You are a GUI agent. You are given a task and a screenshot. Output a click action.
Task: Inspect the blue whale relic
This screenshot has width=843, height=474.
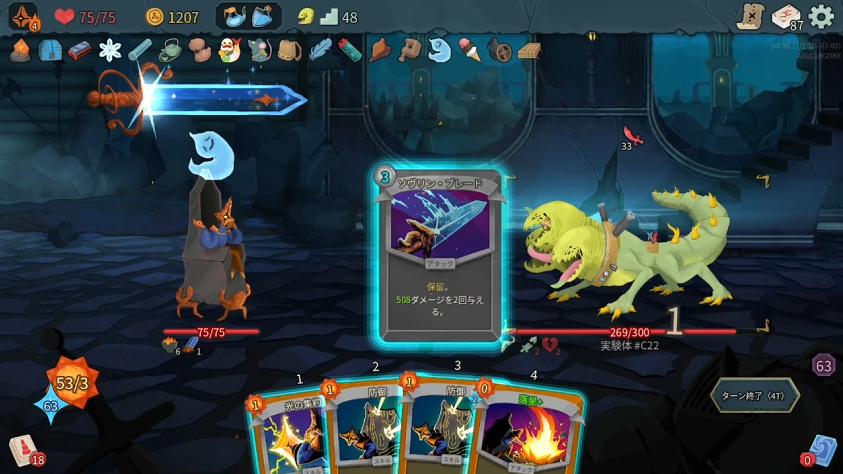440,50
